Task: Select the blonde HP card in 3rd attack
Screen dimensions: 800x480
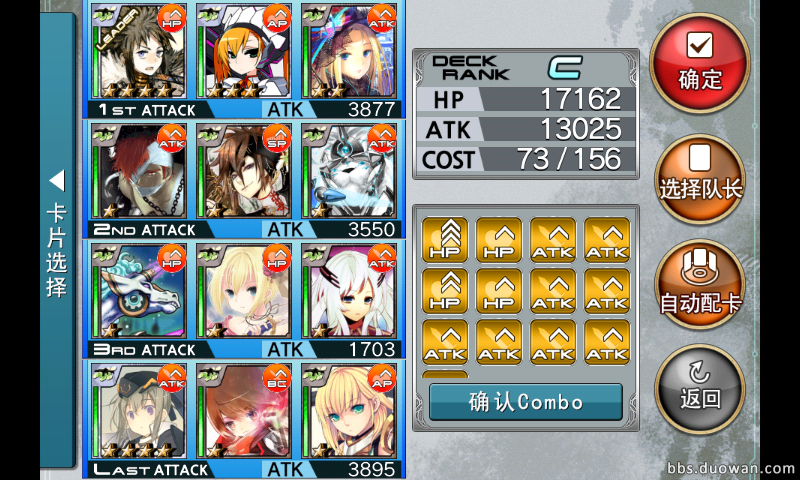Action: [x=243, y=290]
